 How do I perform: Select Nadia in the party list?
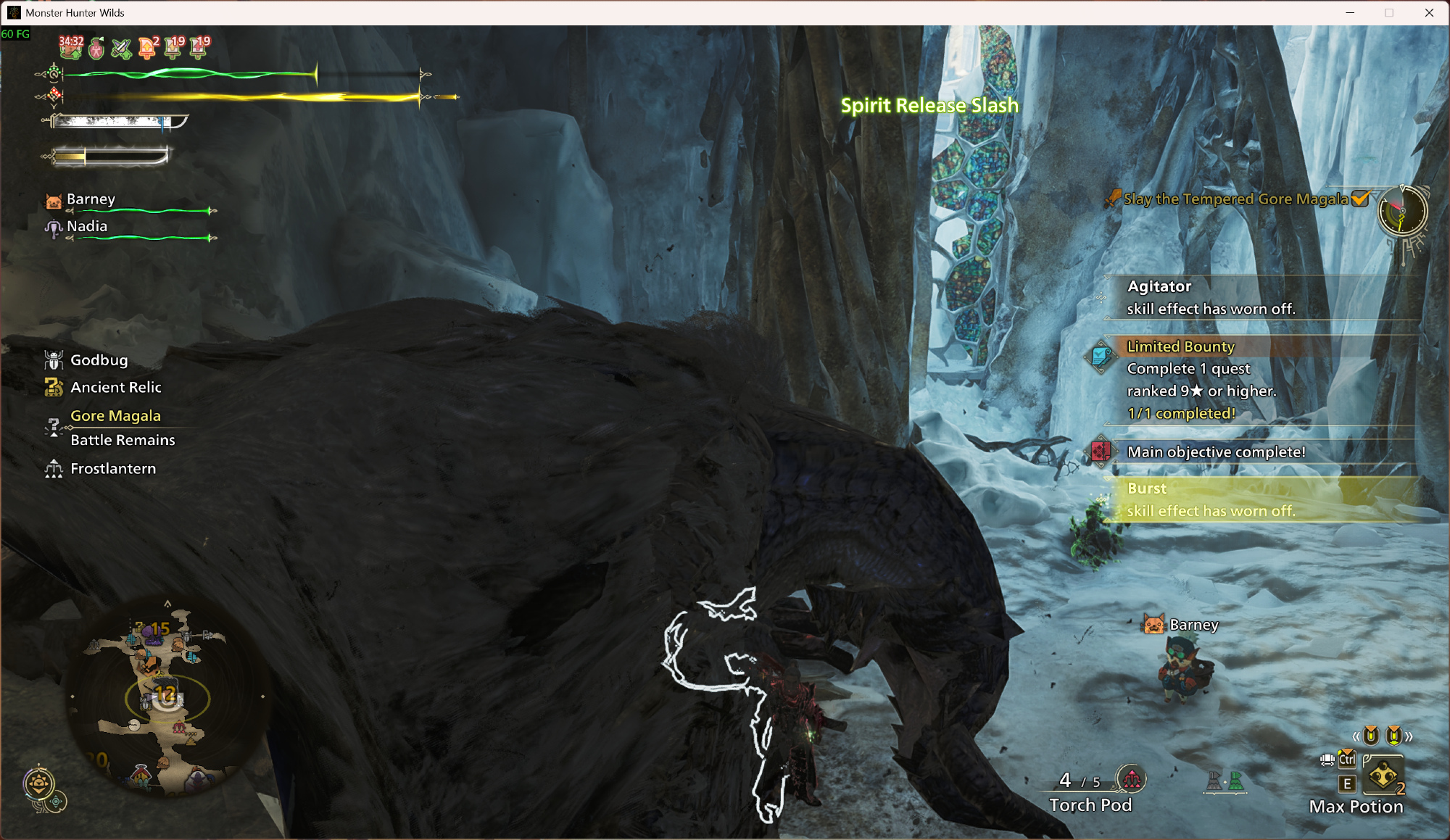click(87, 226)
